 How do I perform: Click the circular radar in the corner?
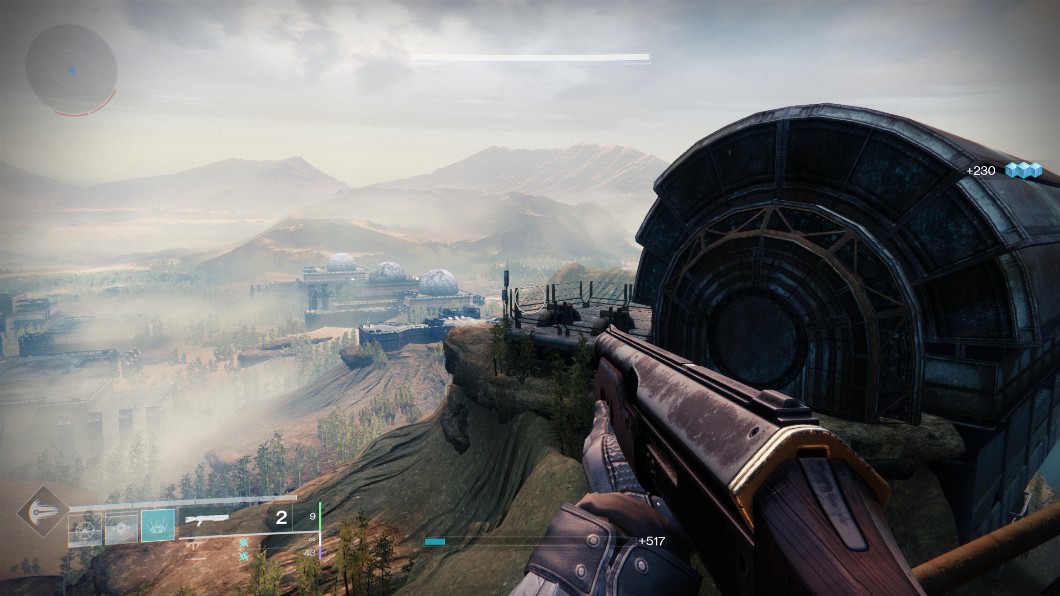point(71,70)
